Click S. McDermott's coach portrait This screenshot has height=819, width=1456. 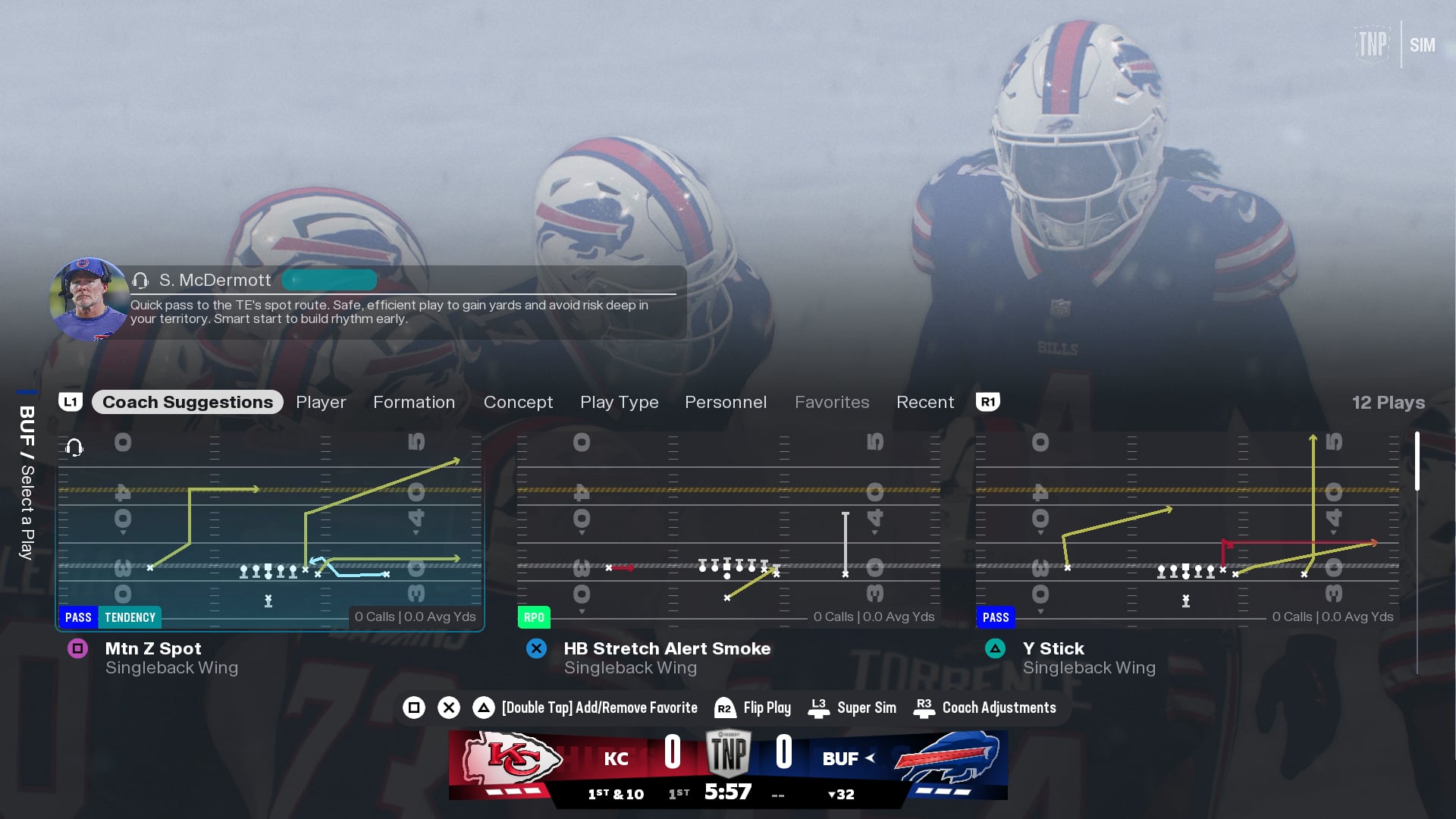point(89,300)
